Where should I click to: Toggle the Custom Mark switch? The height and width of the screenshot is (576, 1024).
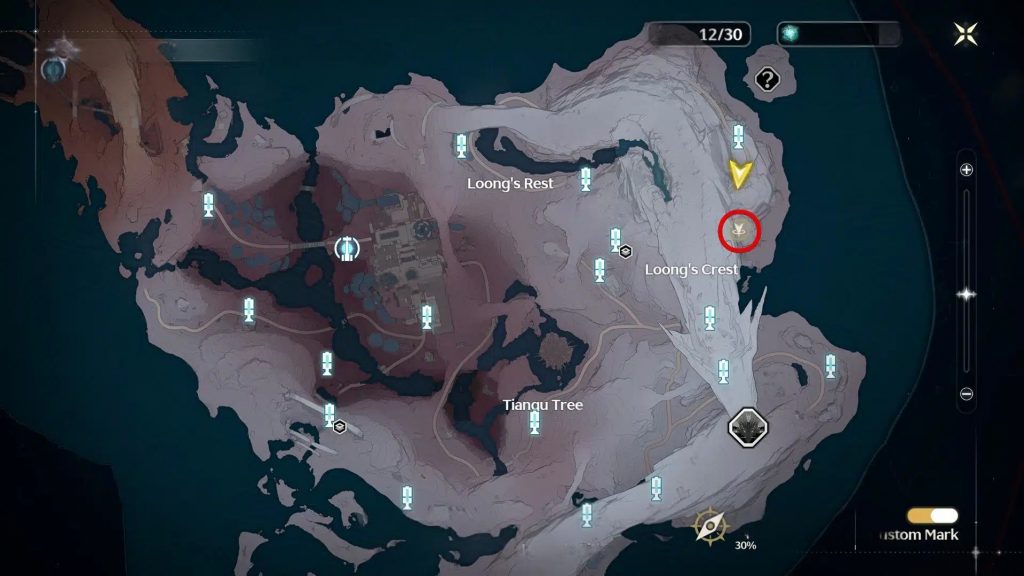coord(932,516)
